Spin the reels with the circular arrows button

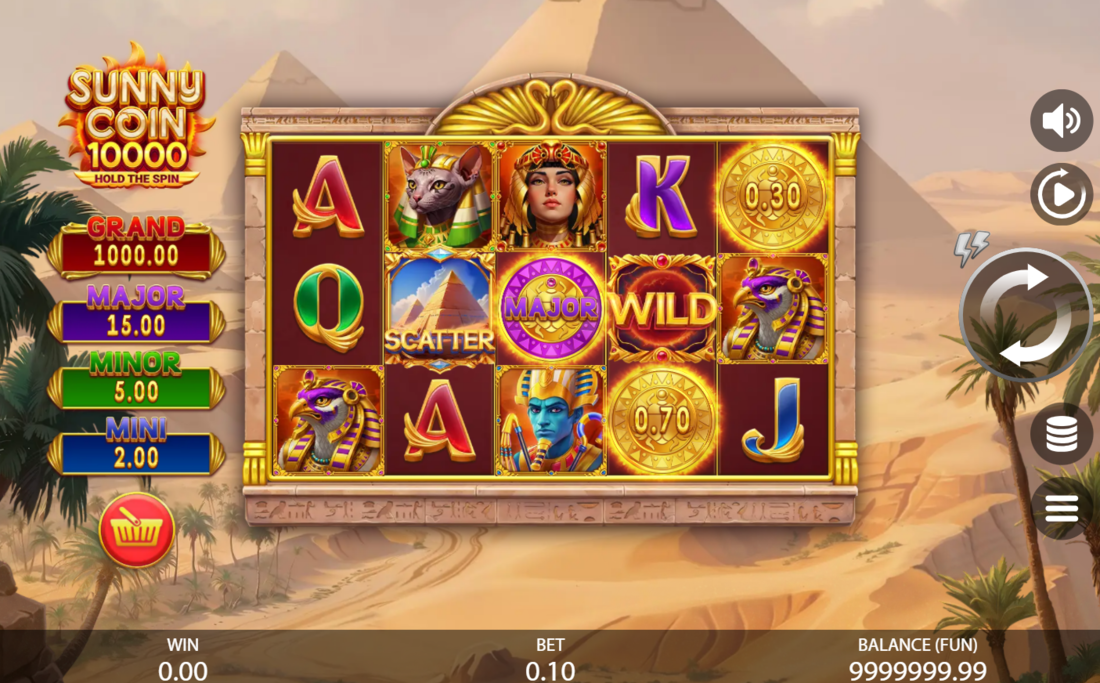pos(1024,315)
